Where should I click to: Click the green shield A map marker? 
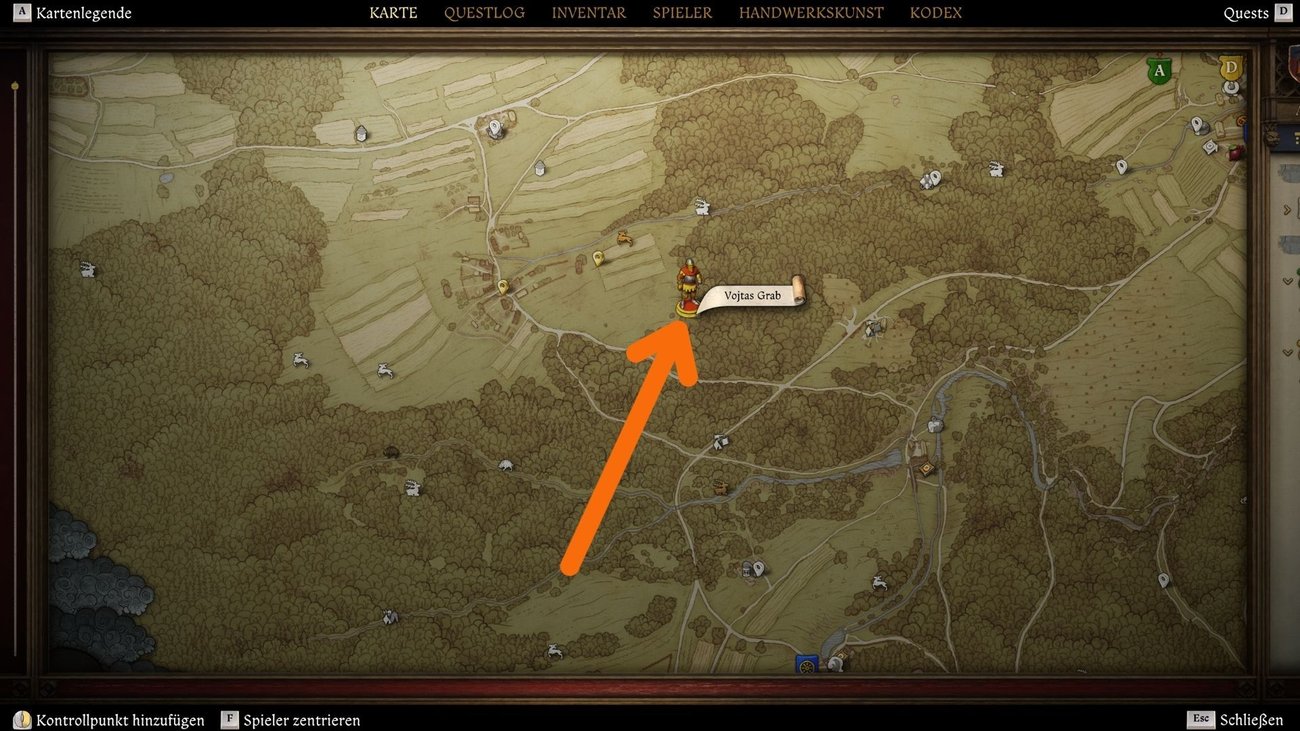(1158, 70)
